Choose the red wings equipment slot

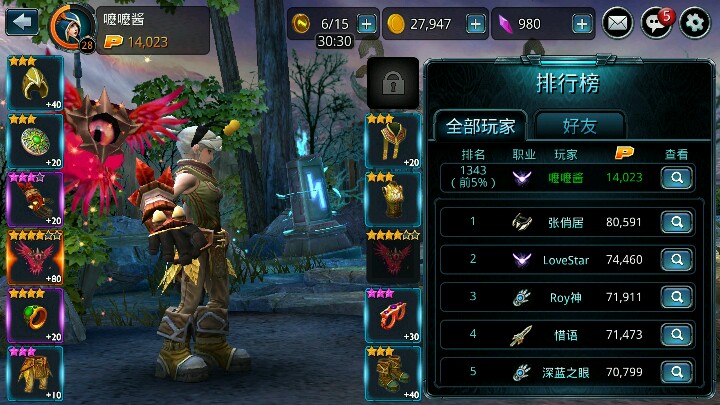pyautogui.click(x=35, y=258)
